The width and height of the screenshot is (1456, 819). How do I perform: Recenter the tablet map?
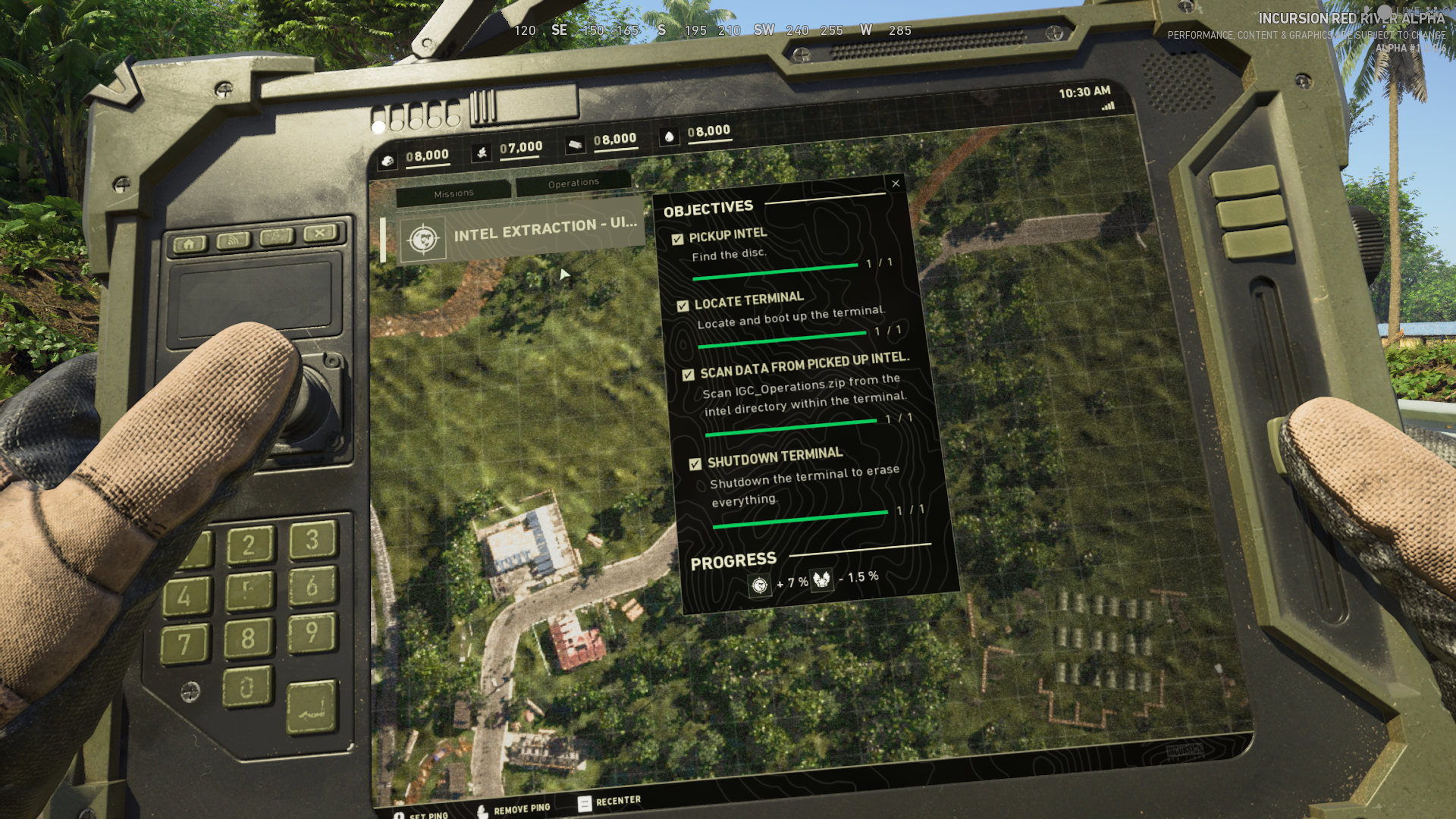(x=610, y=802)
